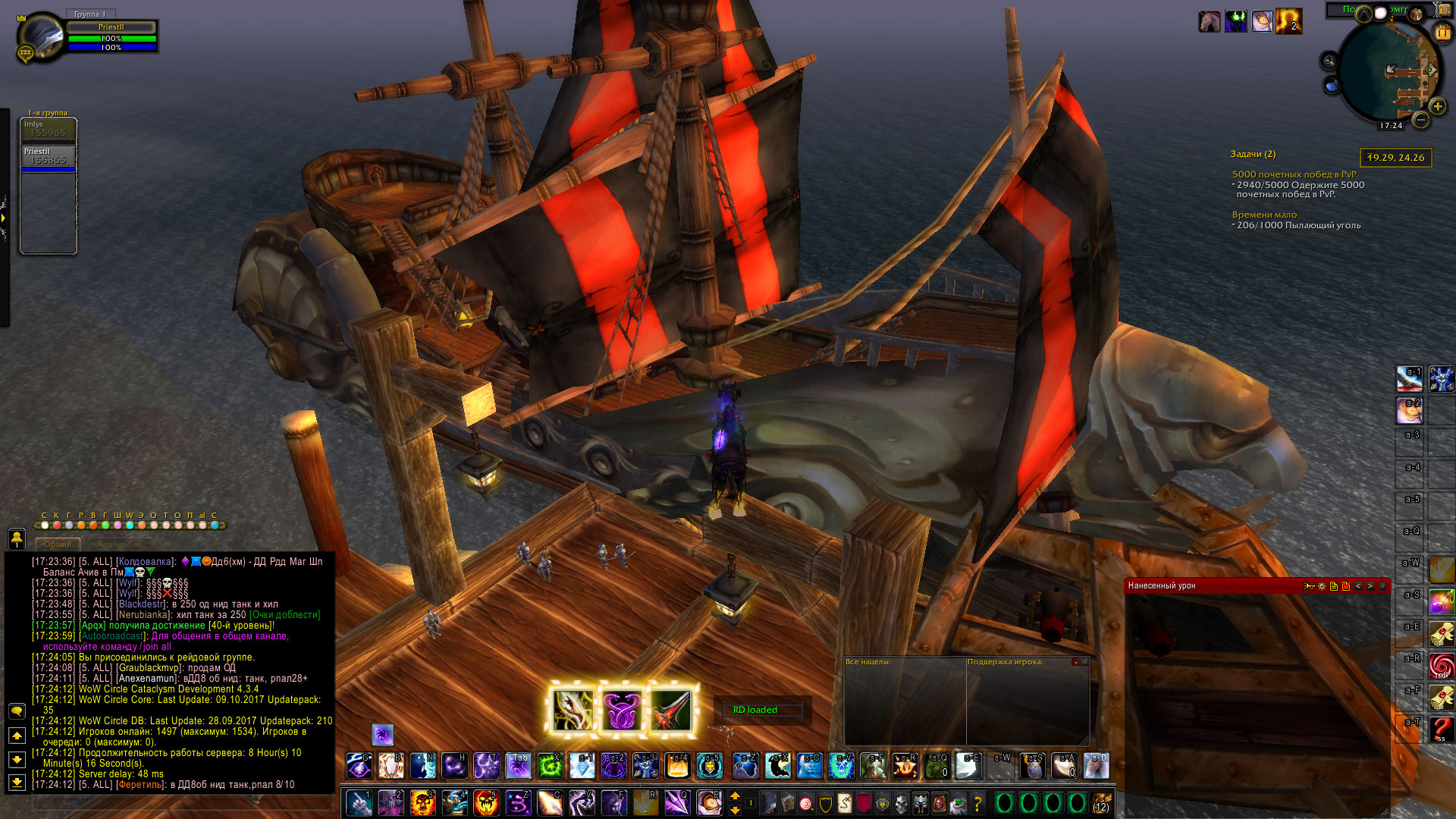
Task: Activate the green swirl ability bound to X
Action: click(x=550, y=766)
